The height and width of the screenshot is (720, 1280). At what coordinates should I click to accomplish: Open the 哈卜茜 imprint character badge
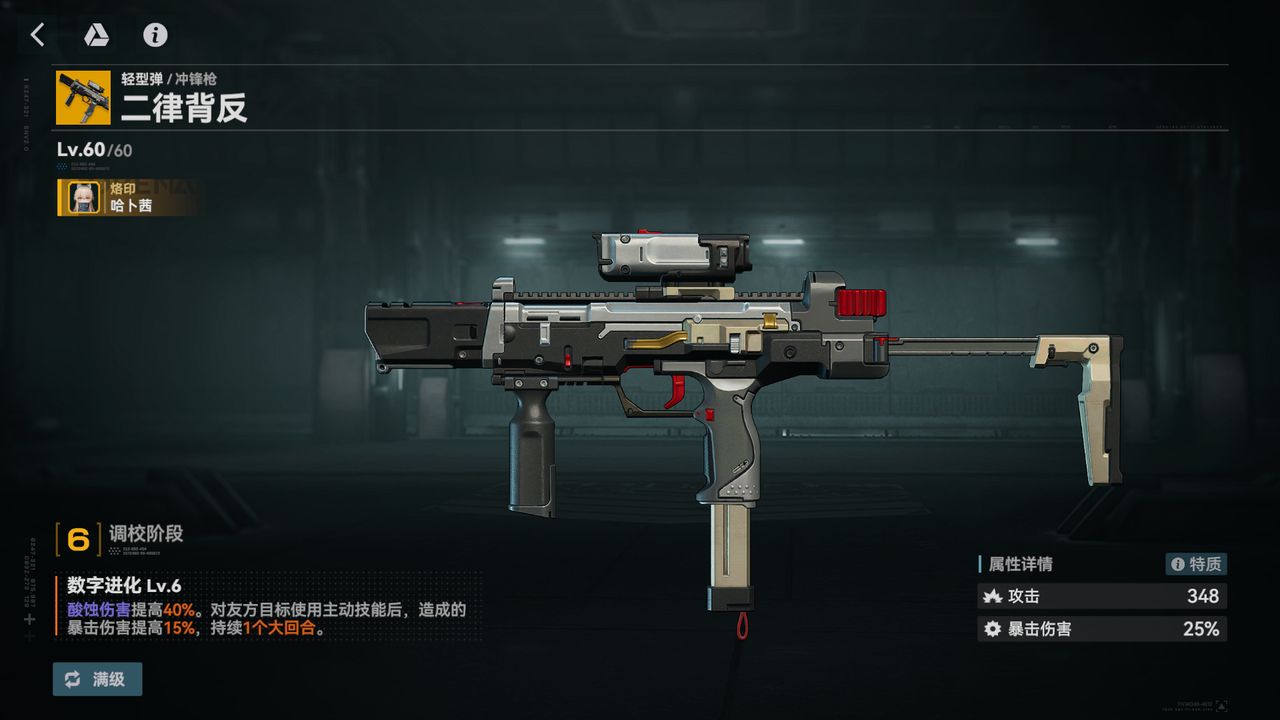(x=130, y=197)
